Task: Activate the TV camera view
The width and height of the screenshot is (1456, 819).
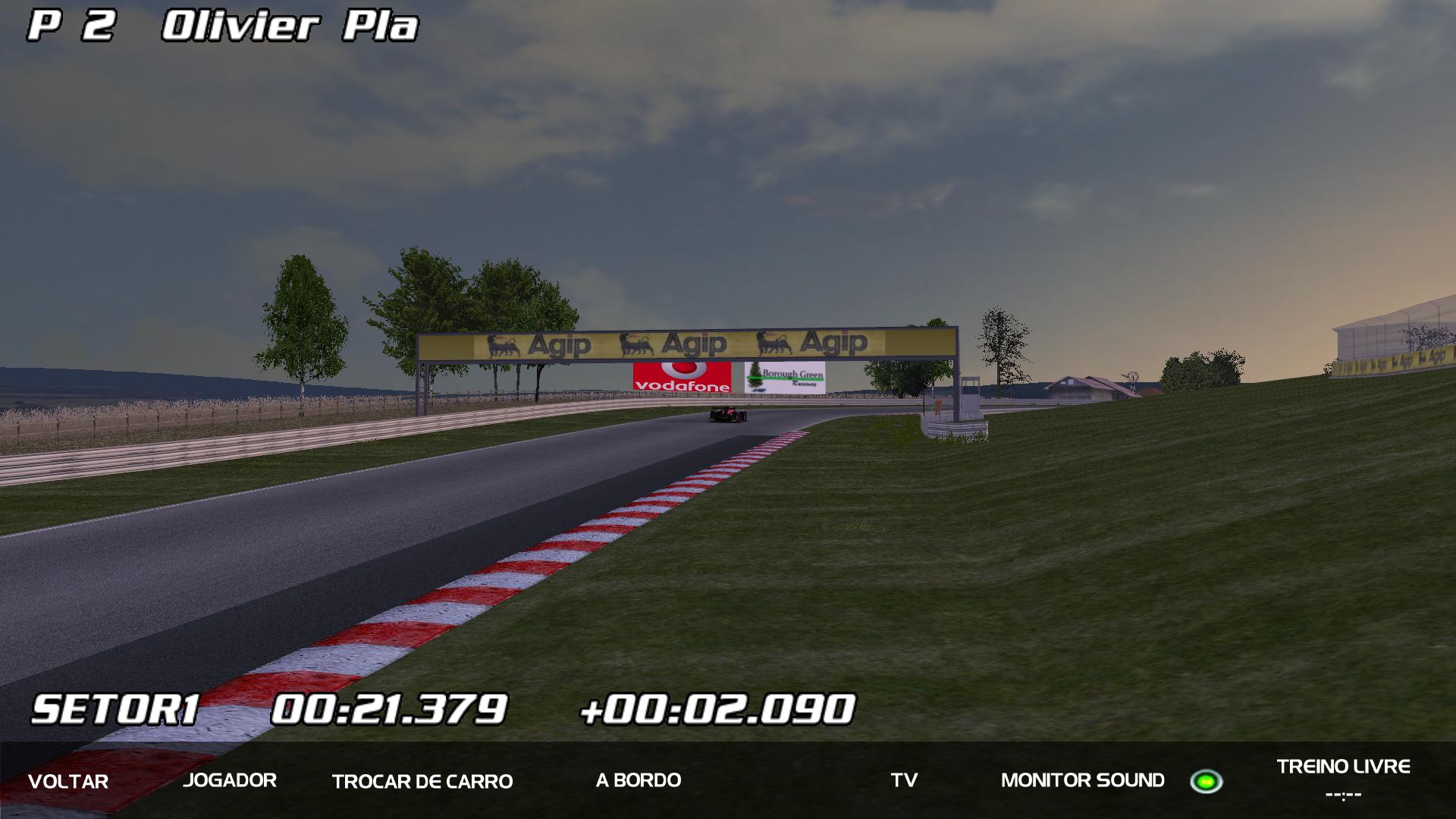Action: pyautogui.click(x=904, y=780)
